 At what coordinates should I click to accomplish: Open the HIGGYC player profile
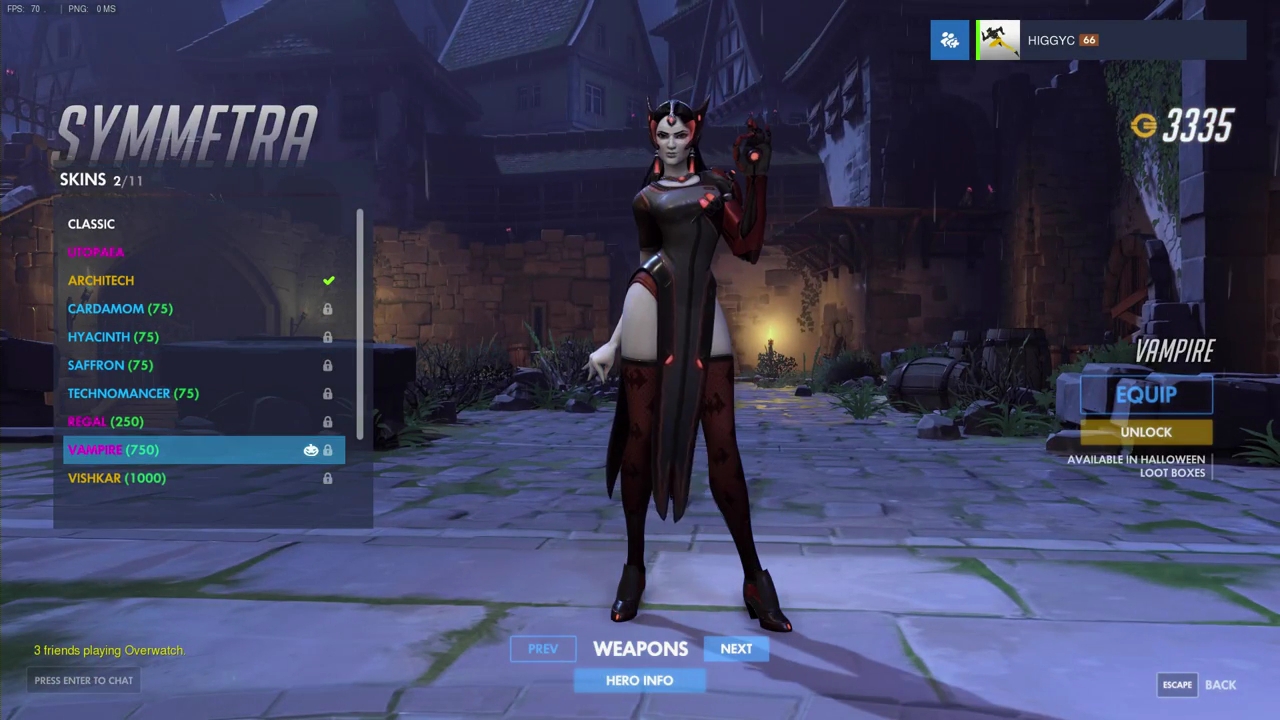coord(1050,41)
